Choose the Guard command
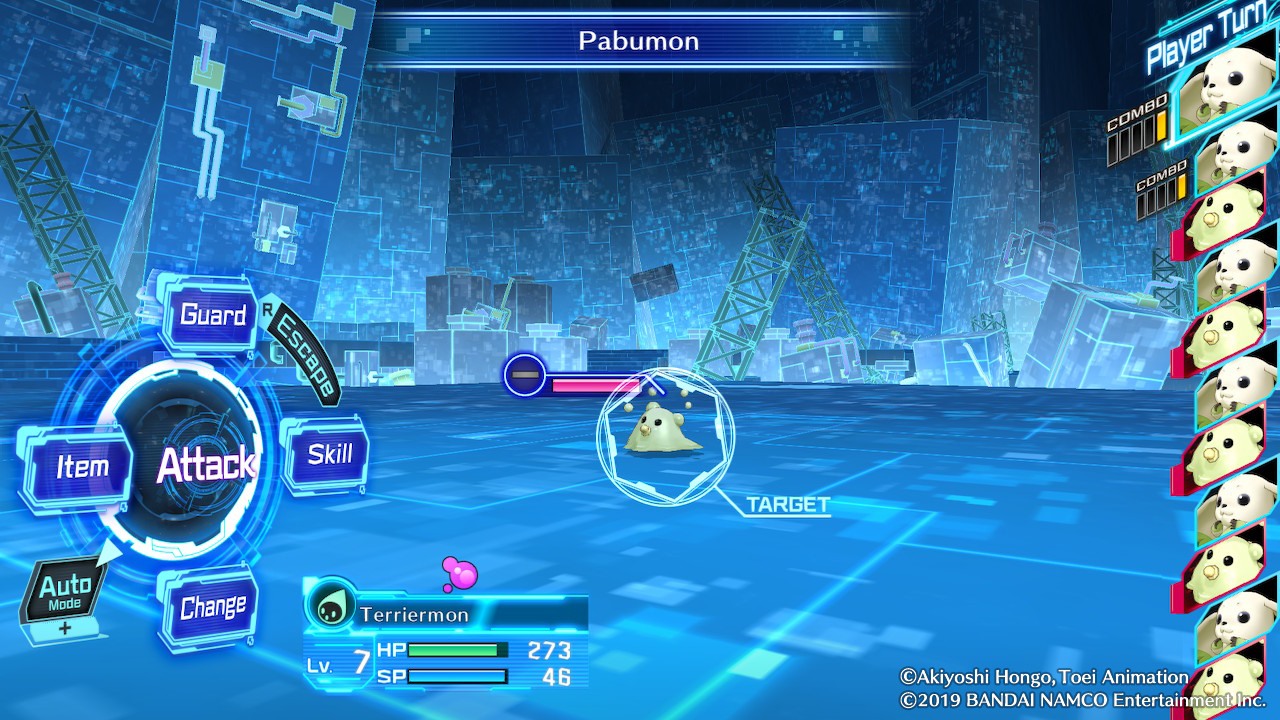The height and width of the screenshot is (720, 1280). pos(212,315)
